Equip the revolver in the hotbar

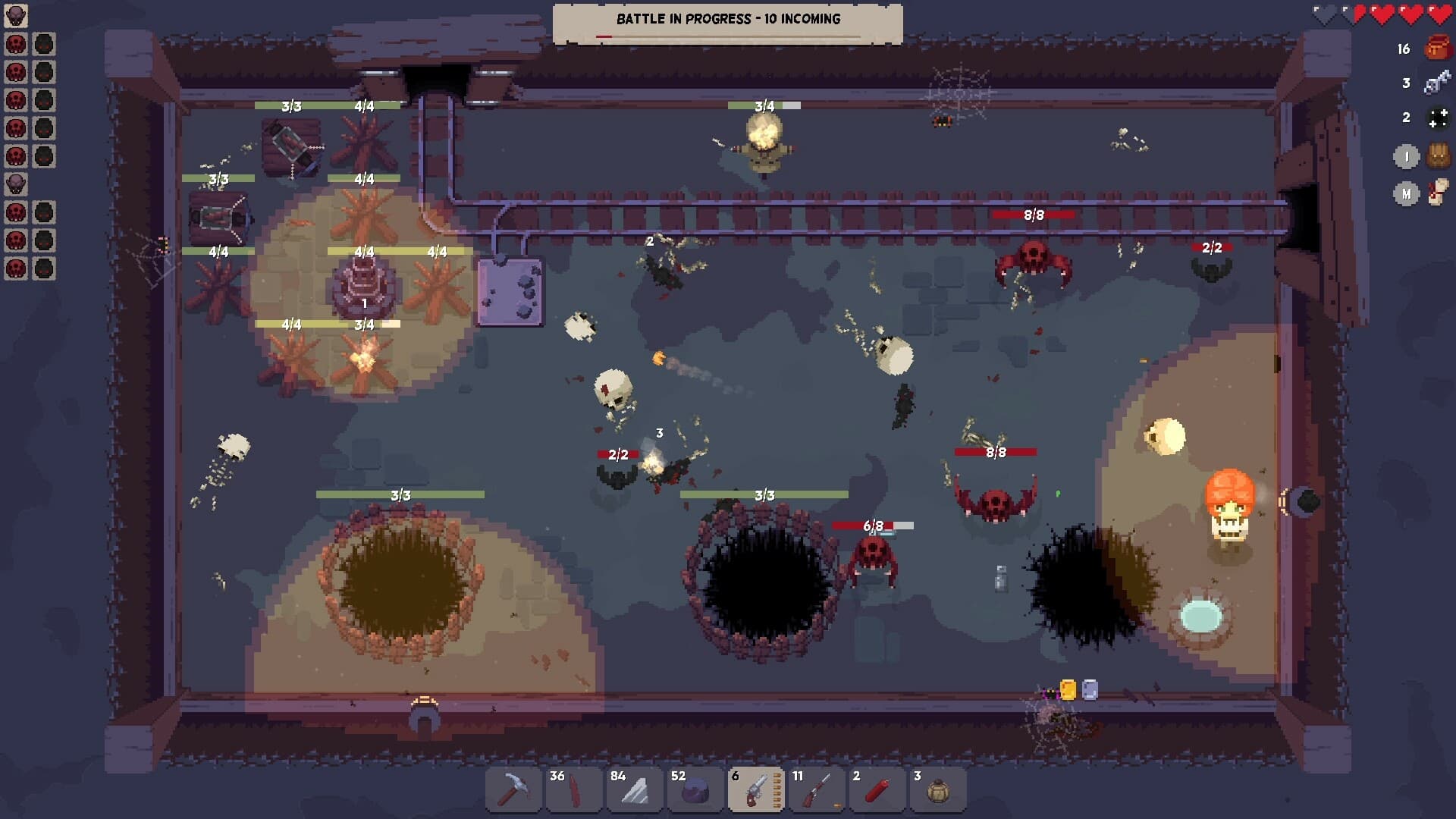click(x=756, y=791)
